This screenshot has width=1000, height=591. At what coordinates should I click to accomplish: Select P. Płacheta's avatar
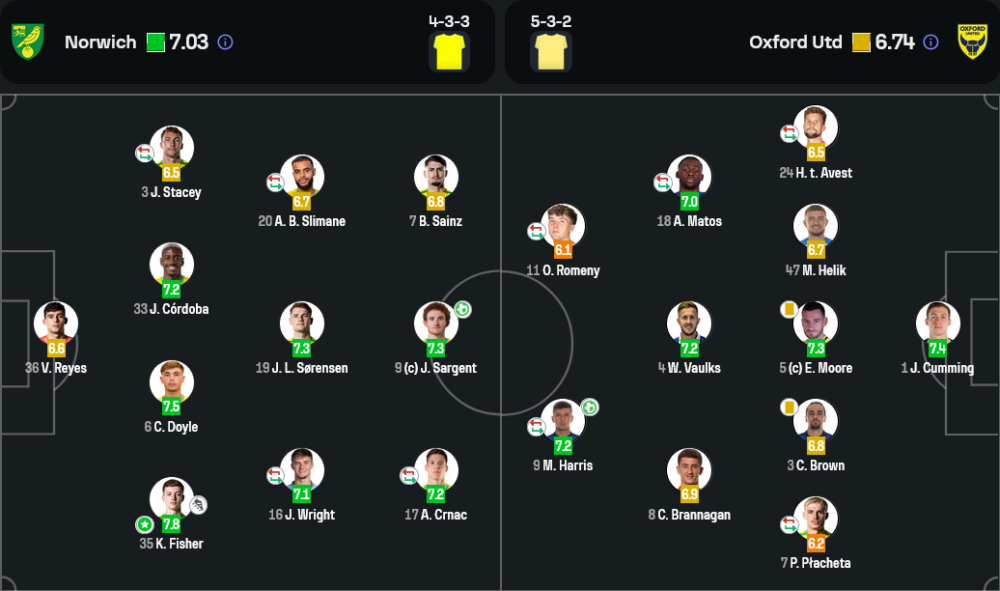point(815,519)
